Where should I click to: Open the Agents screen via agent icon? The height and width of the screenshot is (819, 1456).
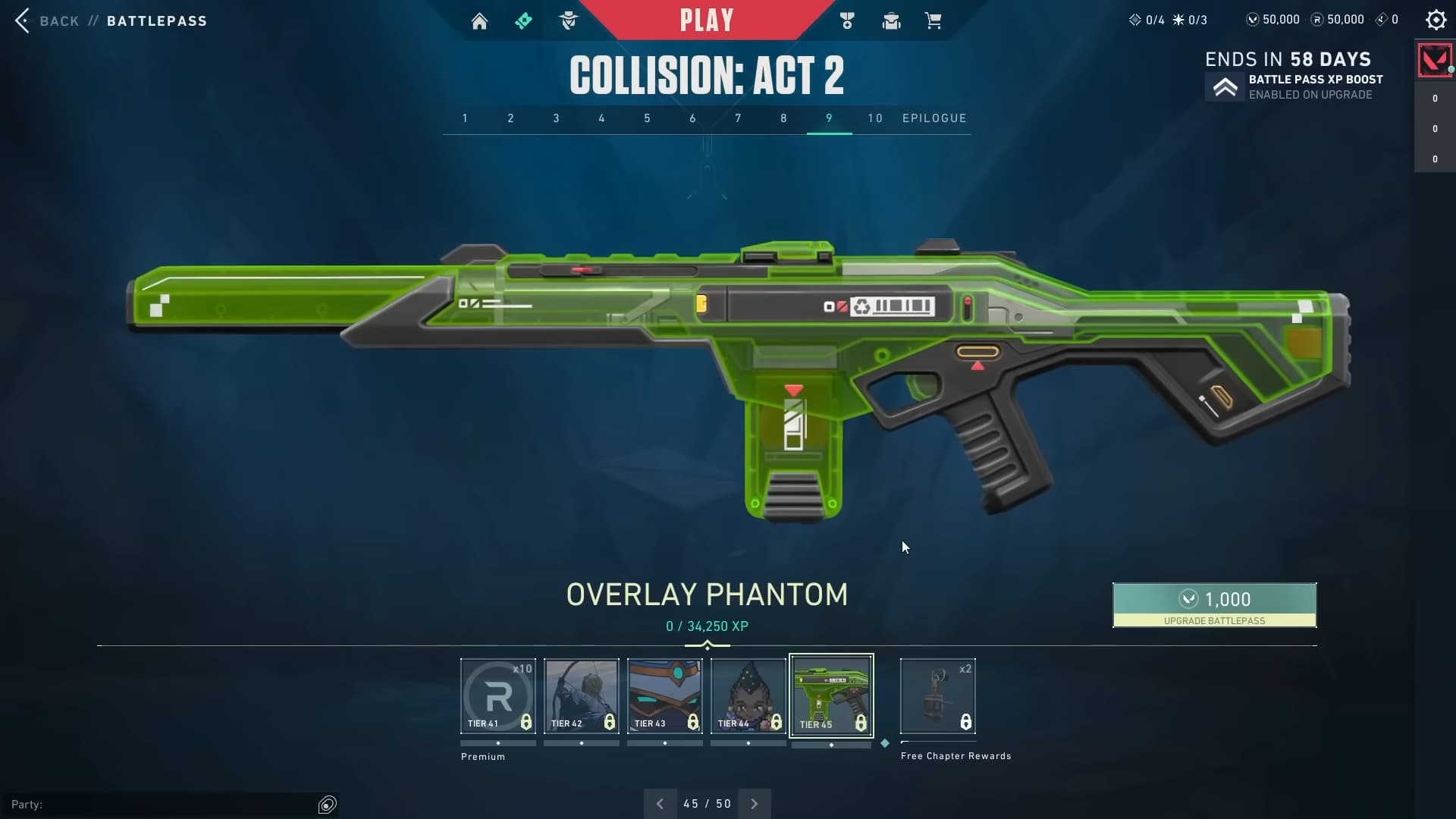(x=570, y=20)
